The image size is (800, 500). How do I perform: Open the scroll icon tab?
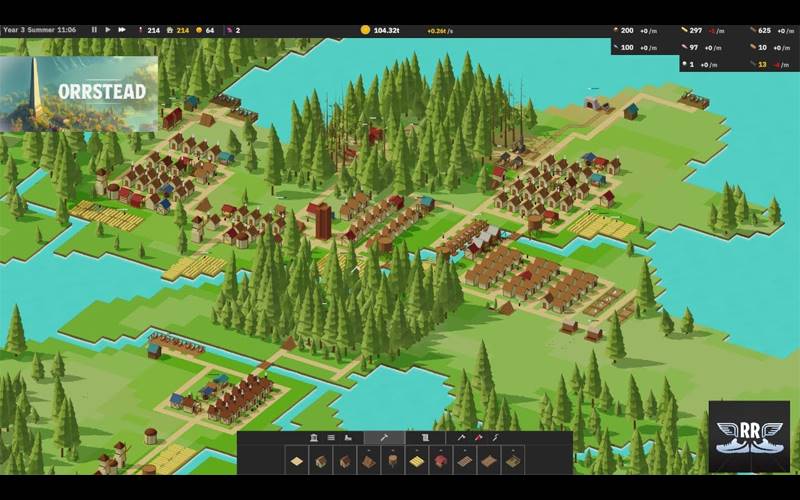425,438
